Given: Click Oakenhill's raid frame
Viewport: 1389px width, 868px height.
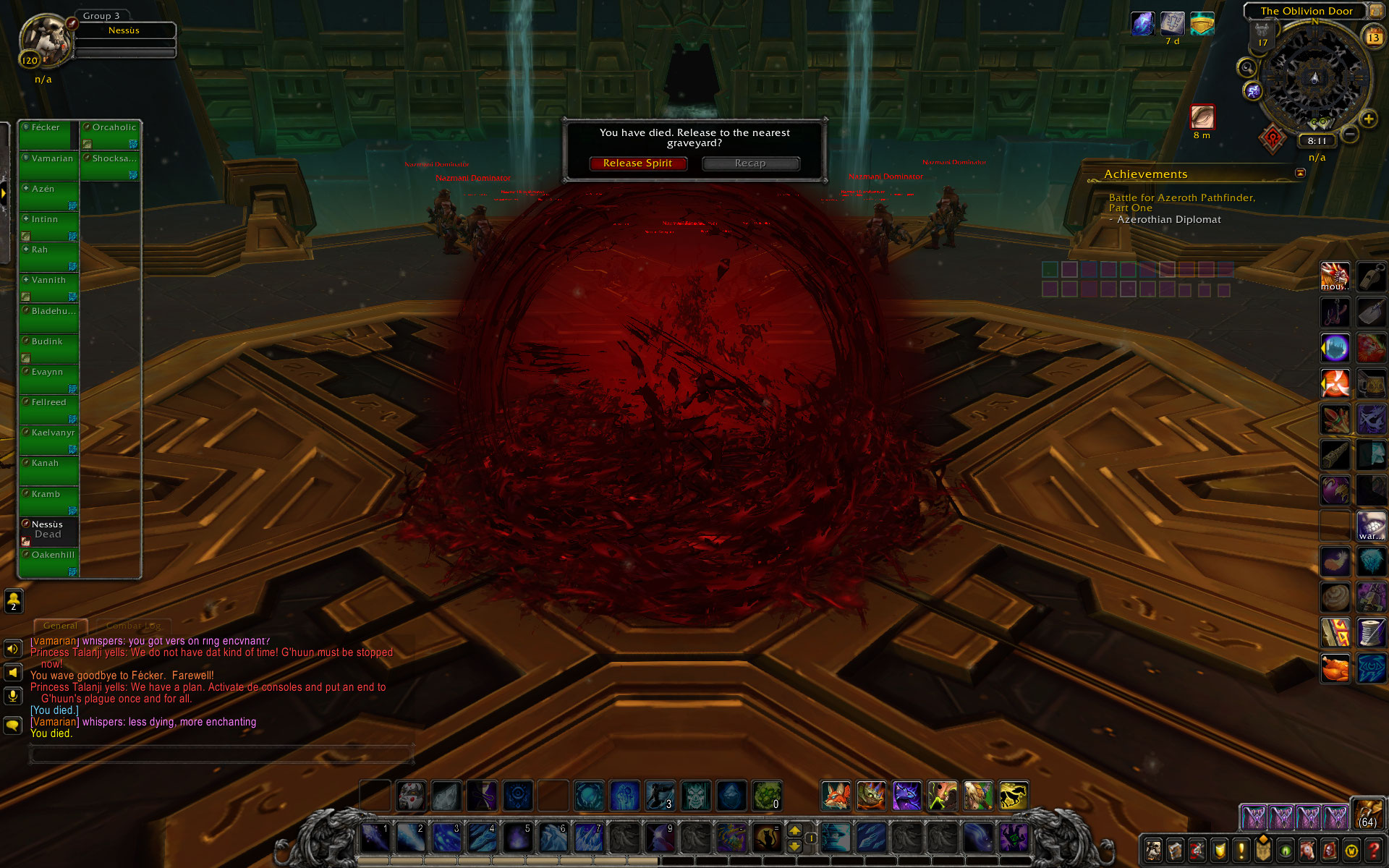Looking at the screenshot, I should pos(48,563).
